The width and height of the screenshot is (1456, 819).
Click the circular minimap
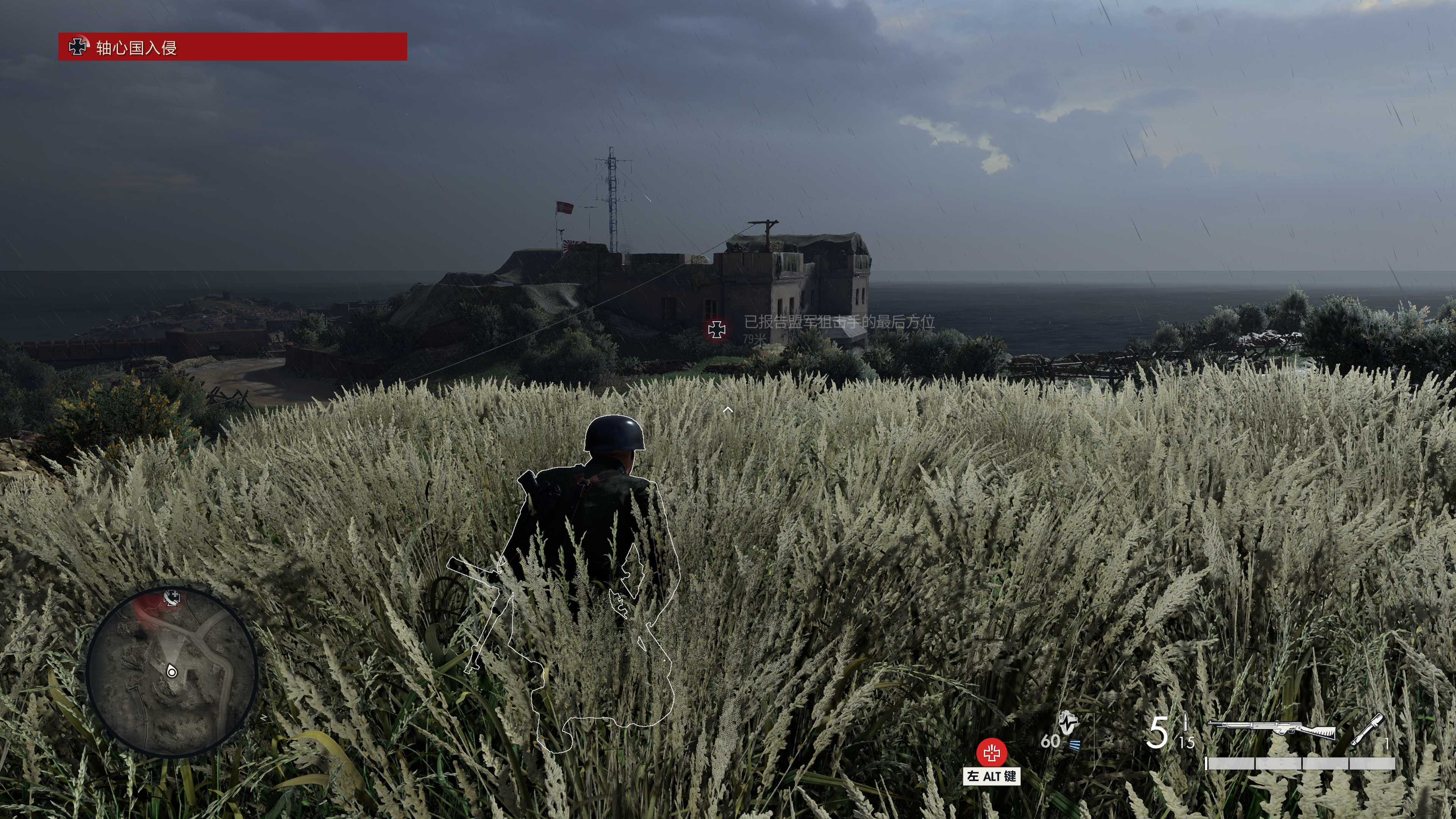pyautogui.click(x=172, y=672)
